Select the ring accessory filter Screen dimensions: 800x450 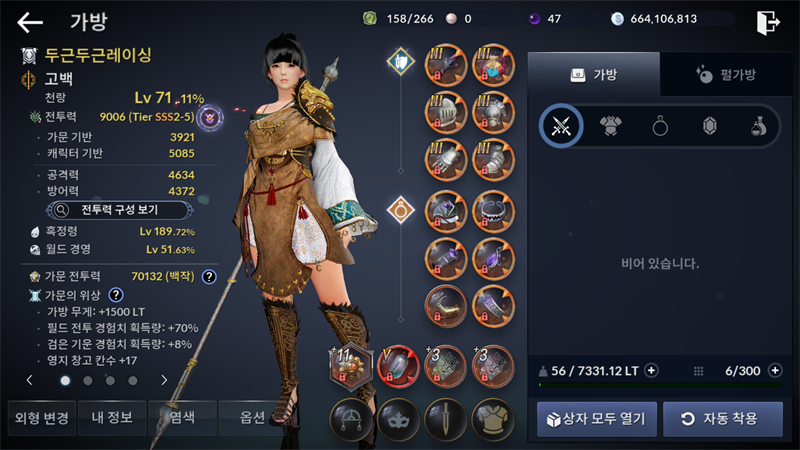tap(661, 126)
